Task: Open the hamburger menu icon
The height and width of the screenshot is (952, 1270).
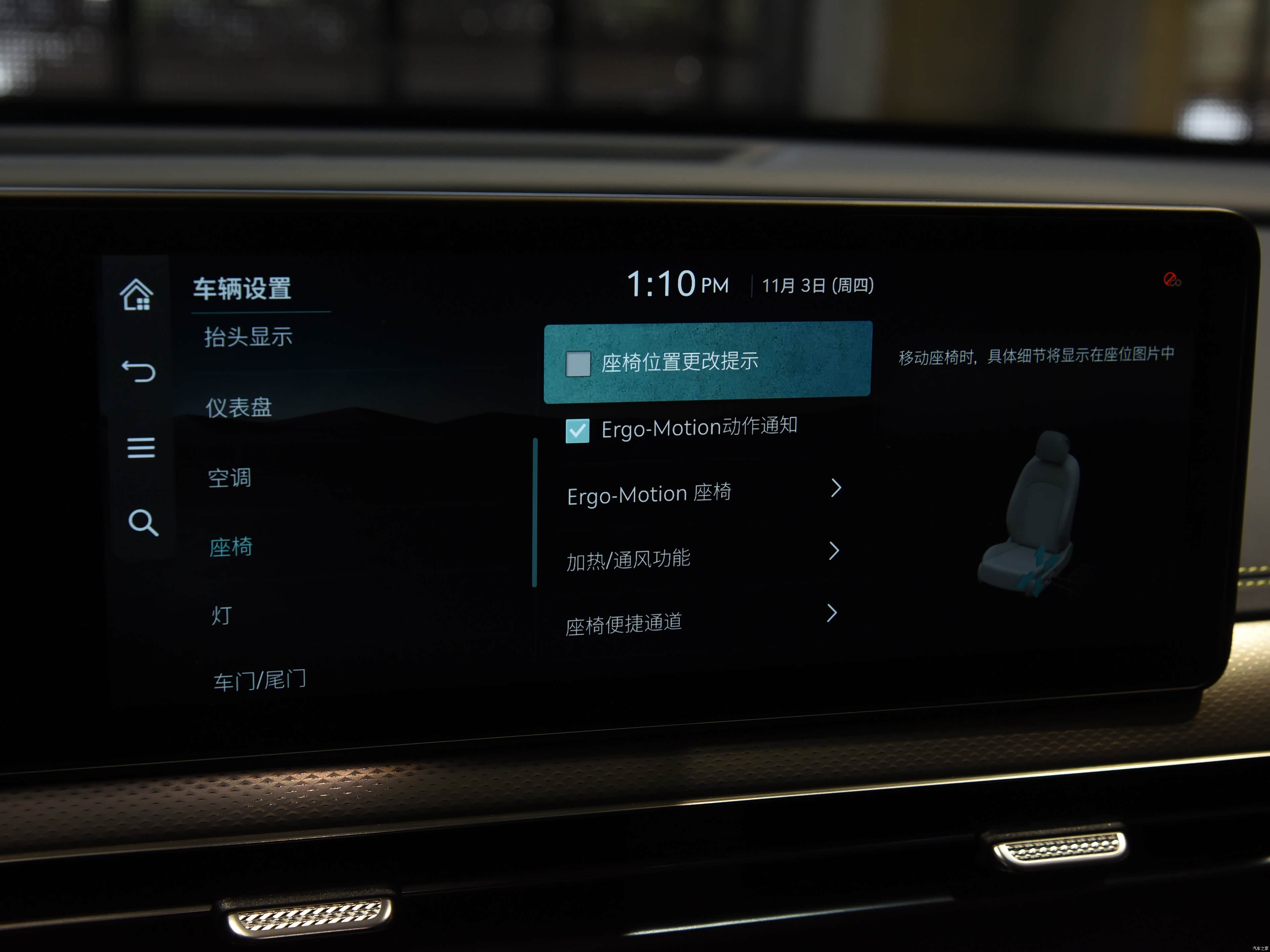Action: coord(141,448)
